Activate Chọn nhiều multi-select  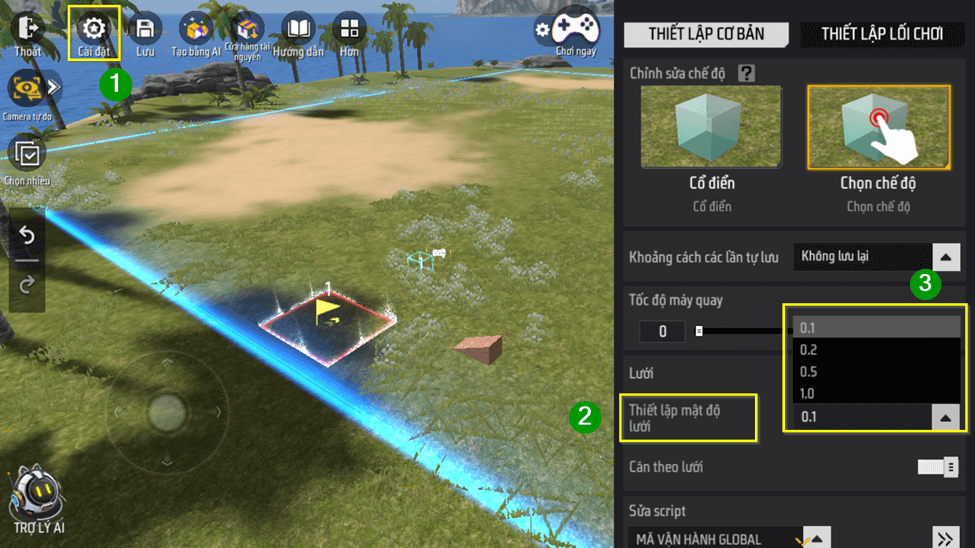27,156
